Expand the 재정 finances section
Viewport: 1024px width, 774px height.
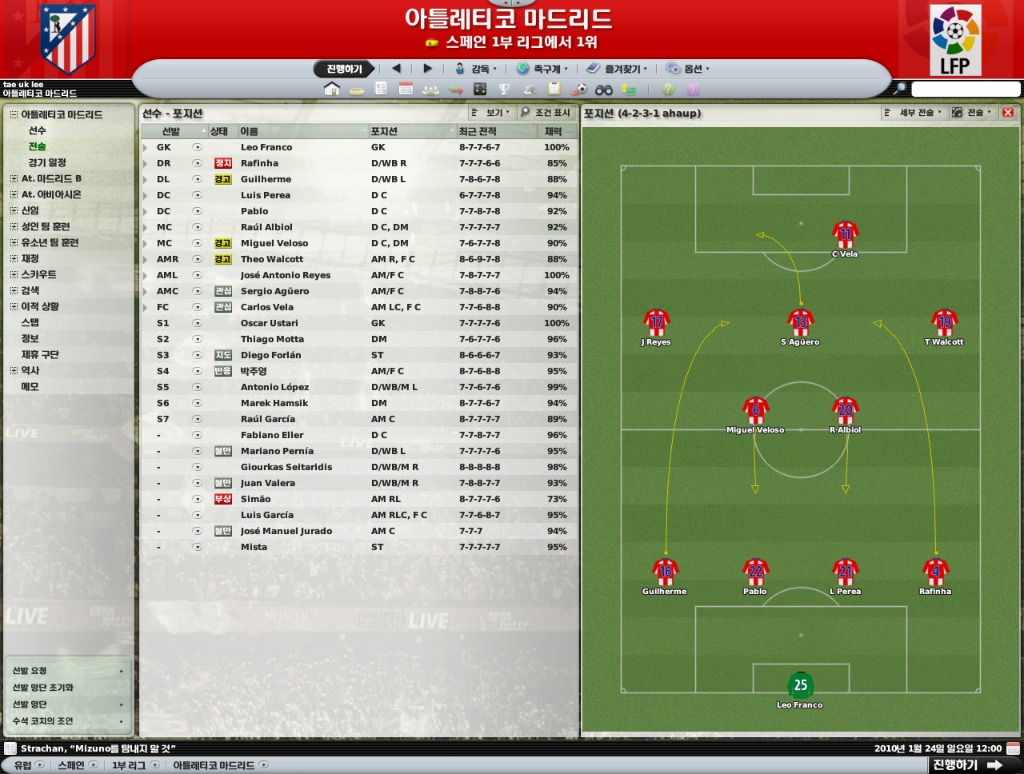(30, 259)
